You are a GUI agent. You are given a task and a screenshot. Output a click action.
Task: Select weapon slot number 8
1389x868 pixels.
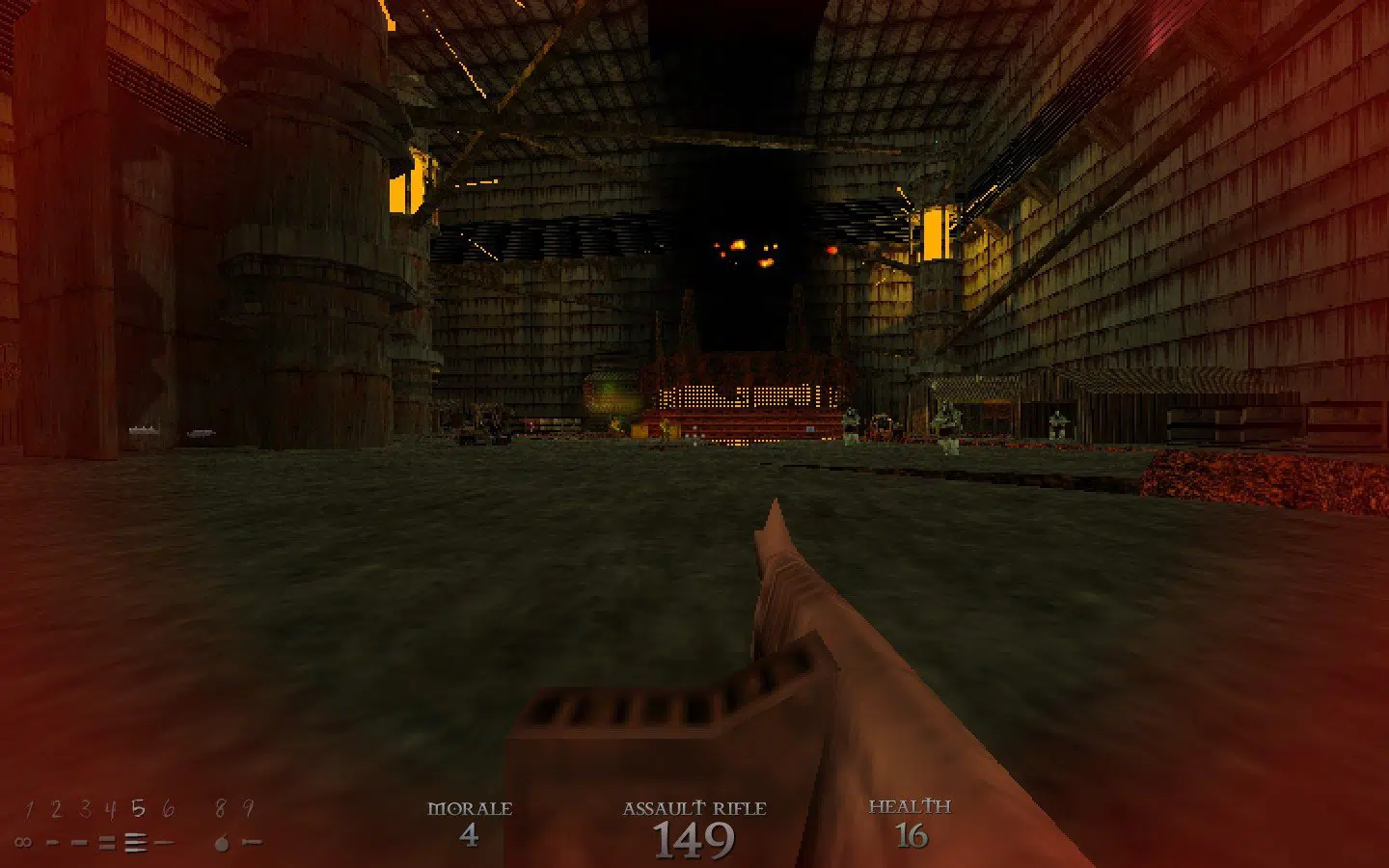220,808
